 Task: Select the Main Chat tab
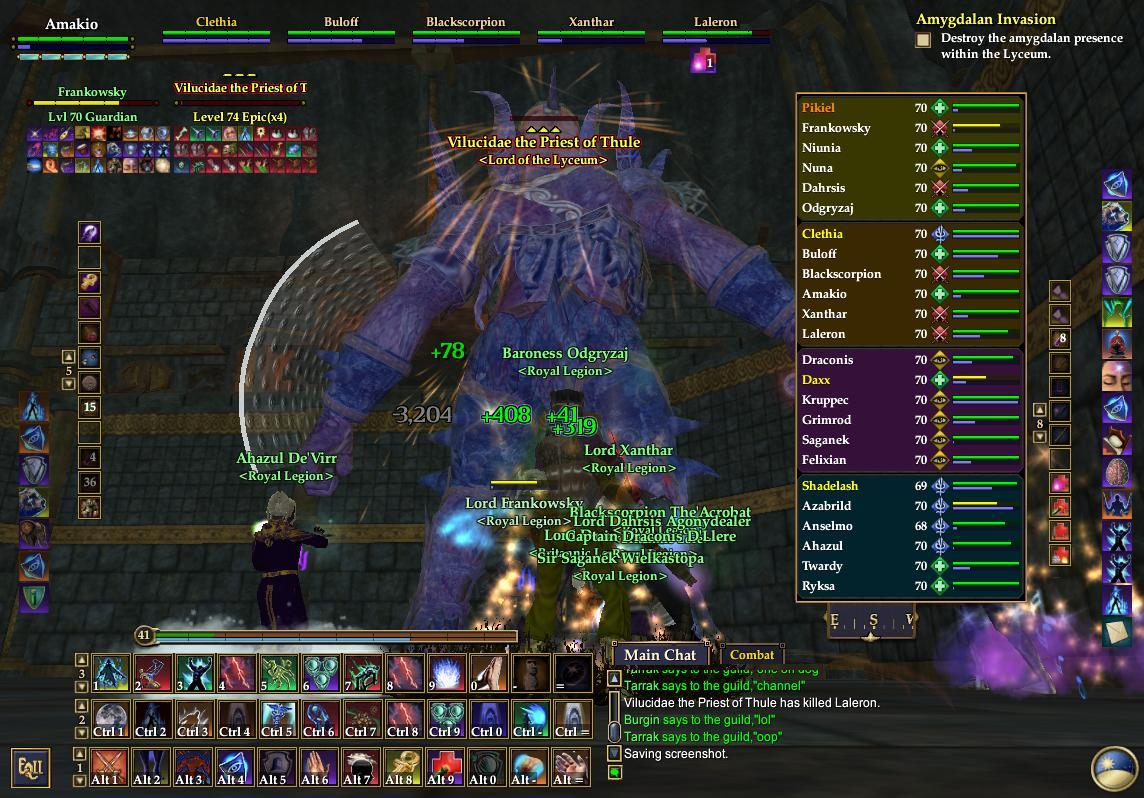pos(659,655)
